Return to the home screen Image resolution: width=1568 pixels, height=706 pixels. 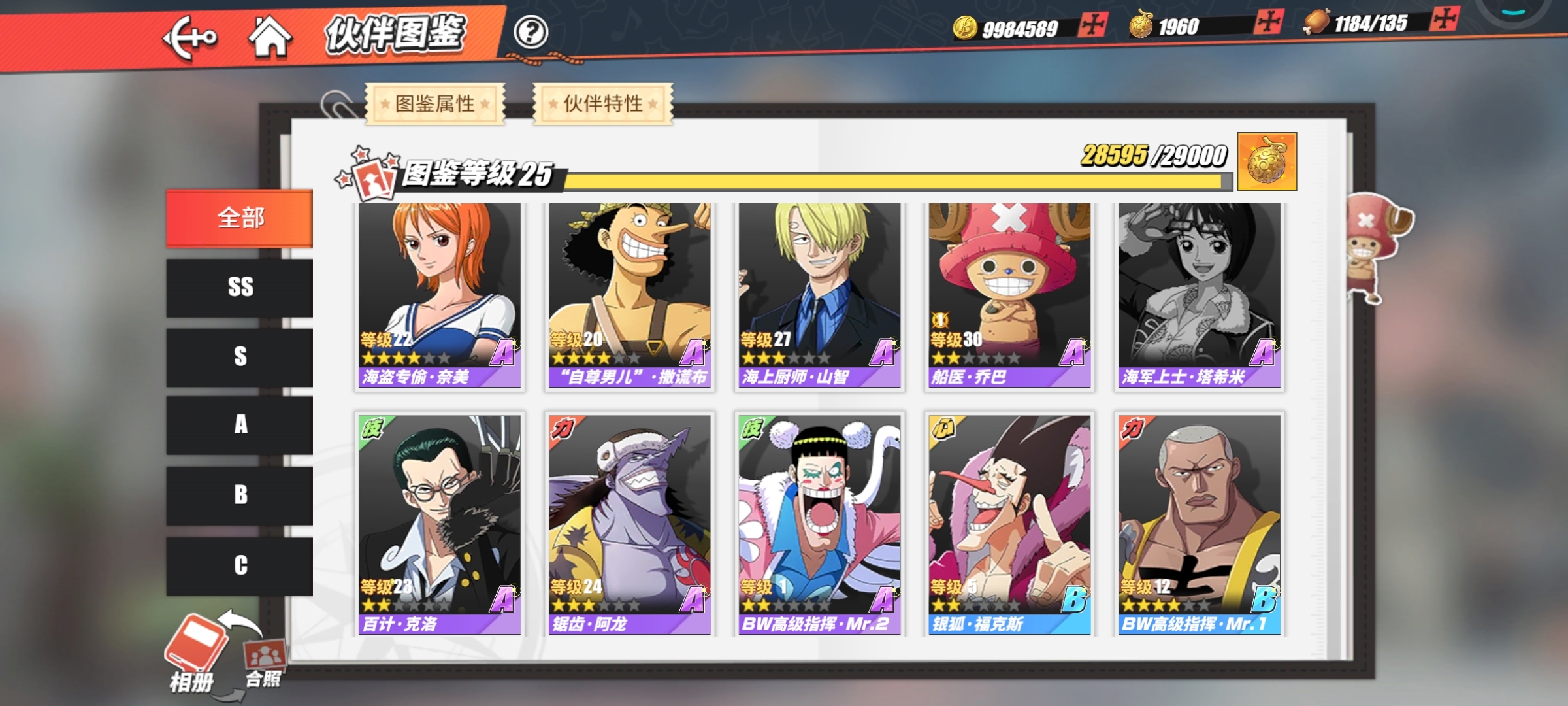click(x=270, y=37)
